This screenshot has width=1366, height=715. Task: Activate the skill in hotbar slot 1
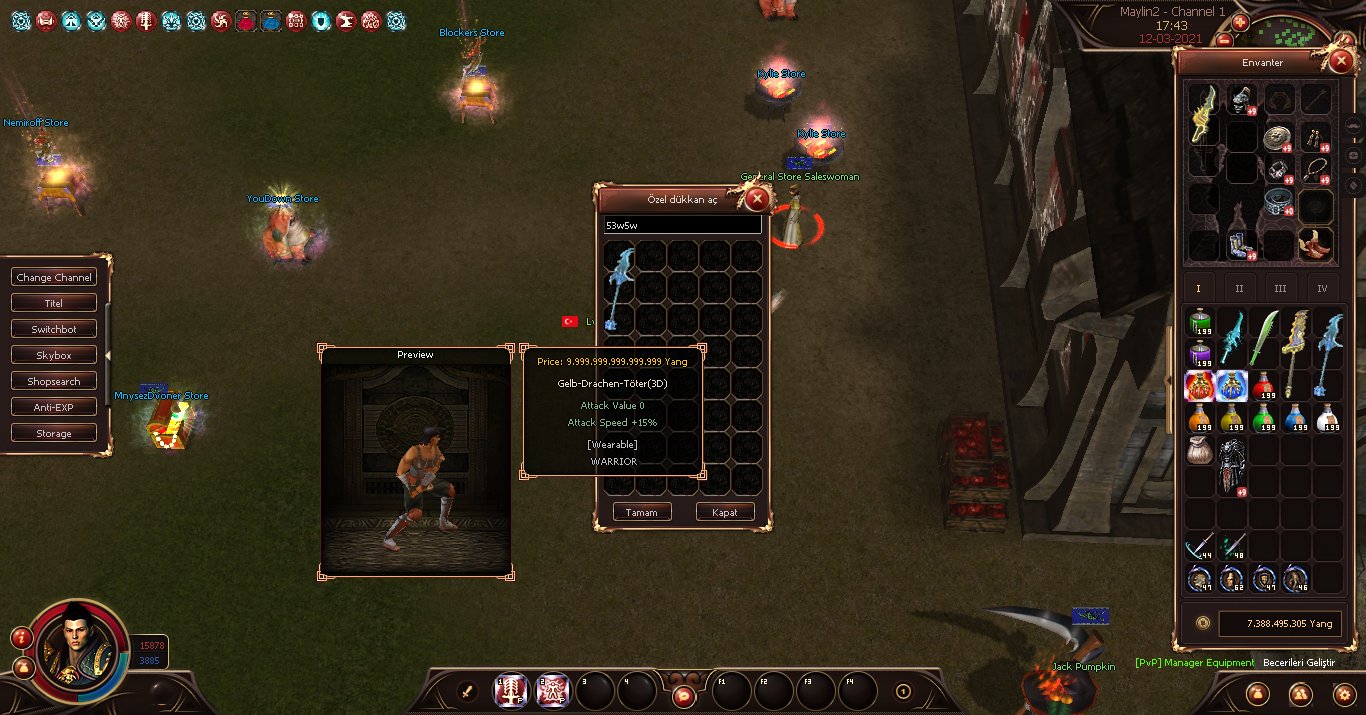[x=512, y=690]
